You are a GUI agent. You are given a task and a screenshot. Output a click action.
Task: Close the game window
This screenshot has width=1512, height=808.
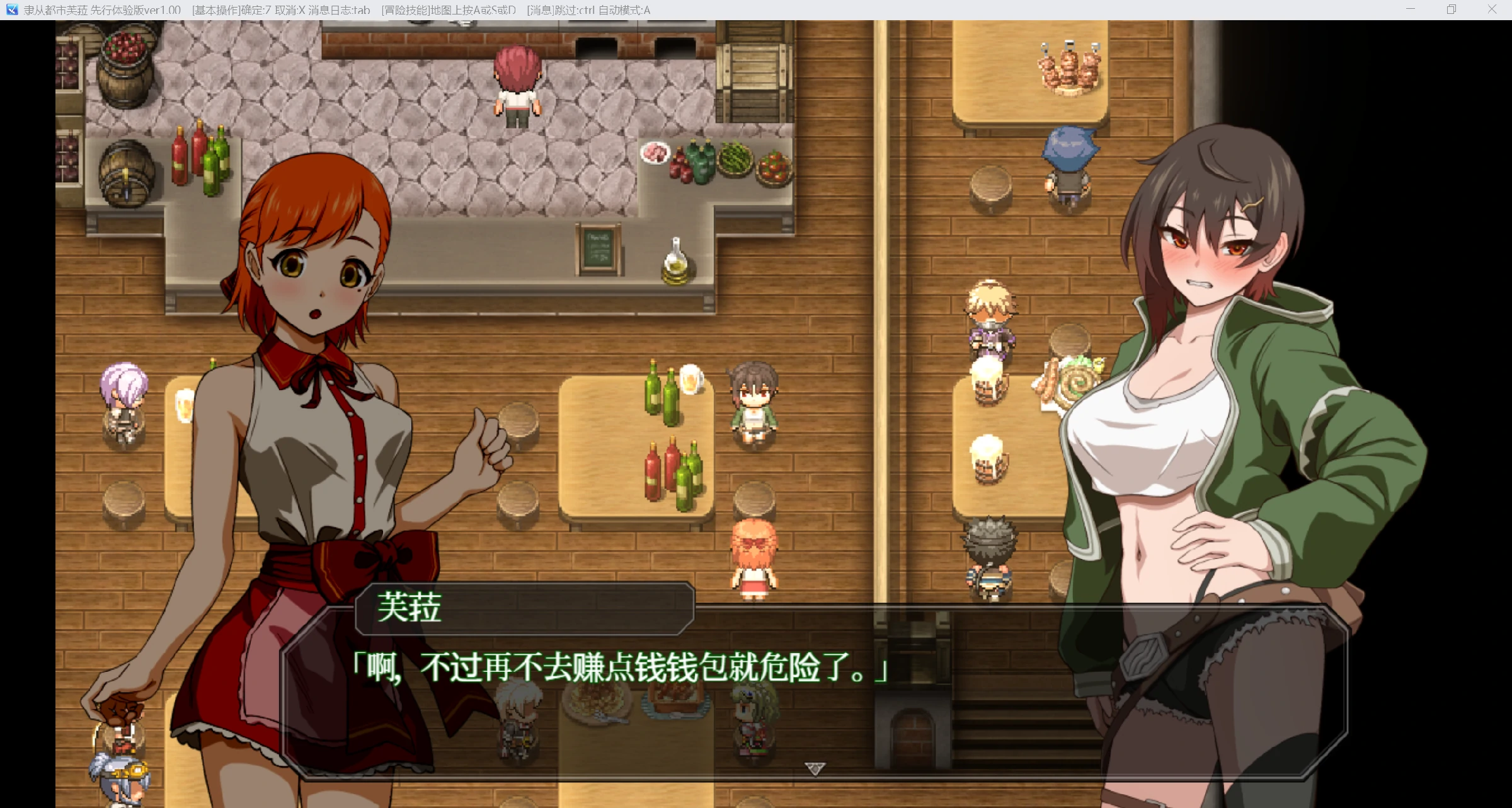coord(1492,9)
